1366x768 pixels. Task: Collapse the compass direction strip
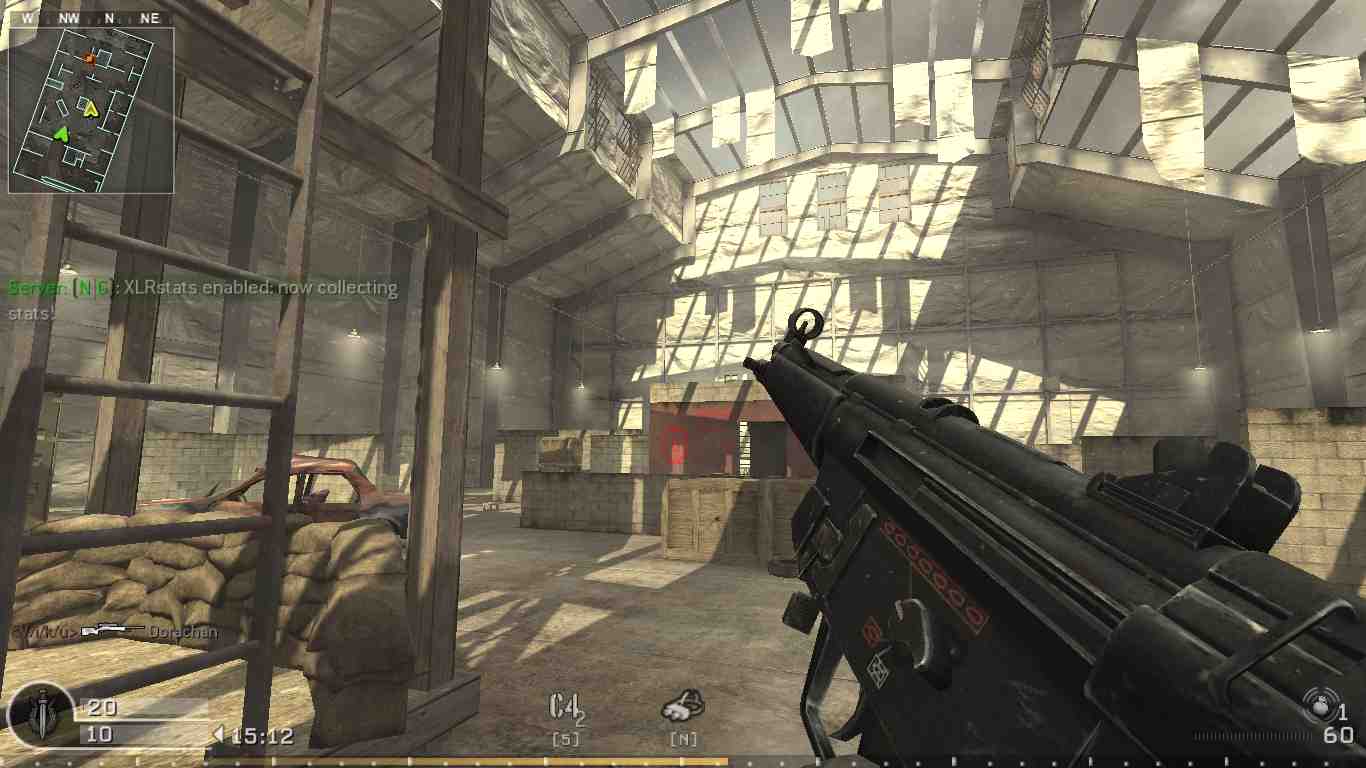pos(90,17)
